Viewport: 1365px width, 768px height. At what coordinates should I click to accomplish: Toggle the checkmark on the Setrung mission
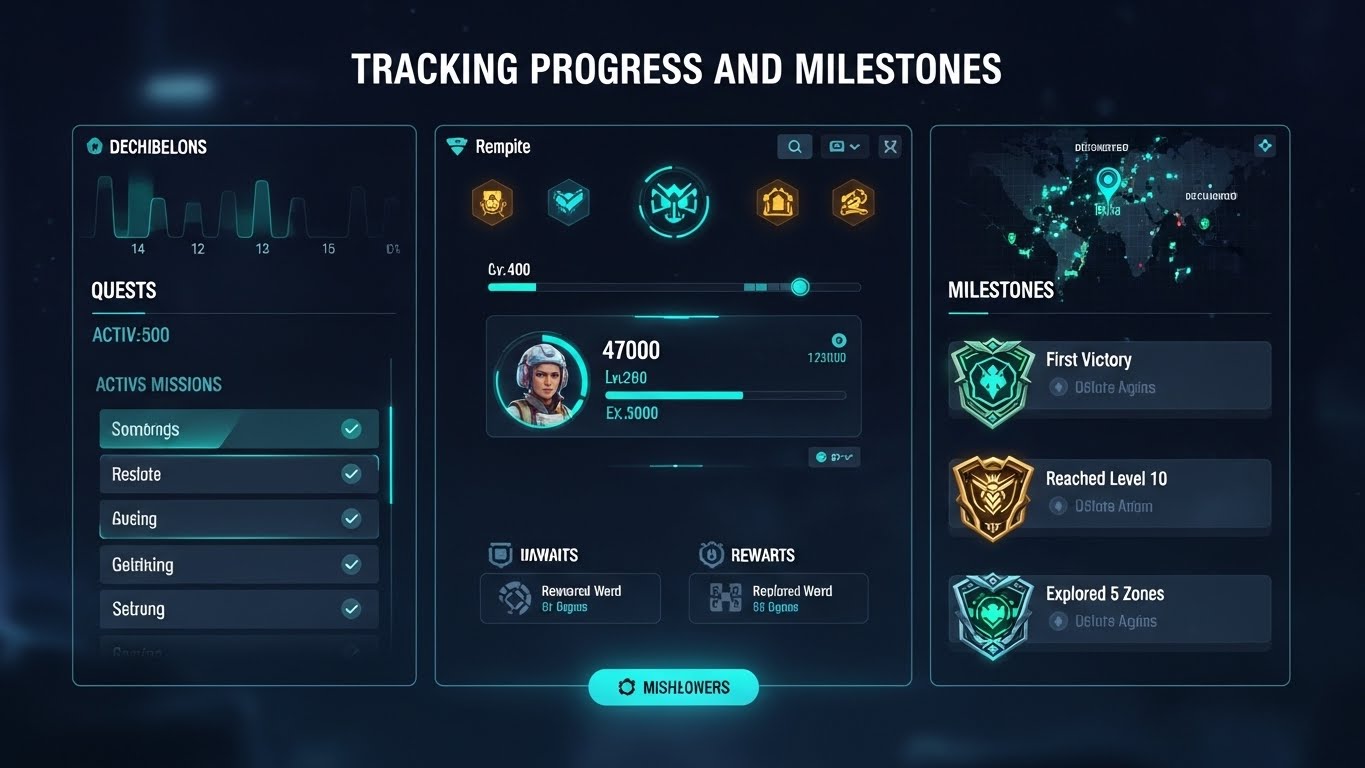[351, 608]
